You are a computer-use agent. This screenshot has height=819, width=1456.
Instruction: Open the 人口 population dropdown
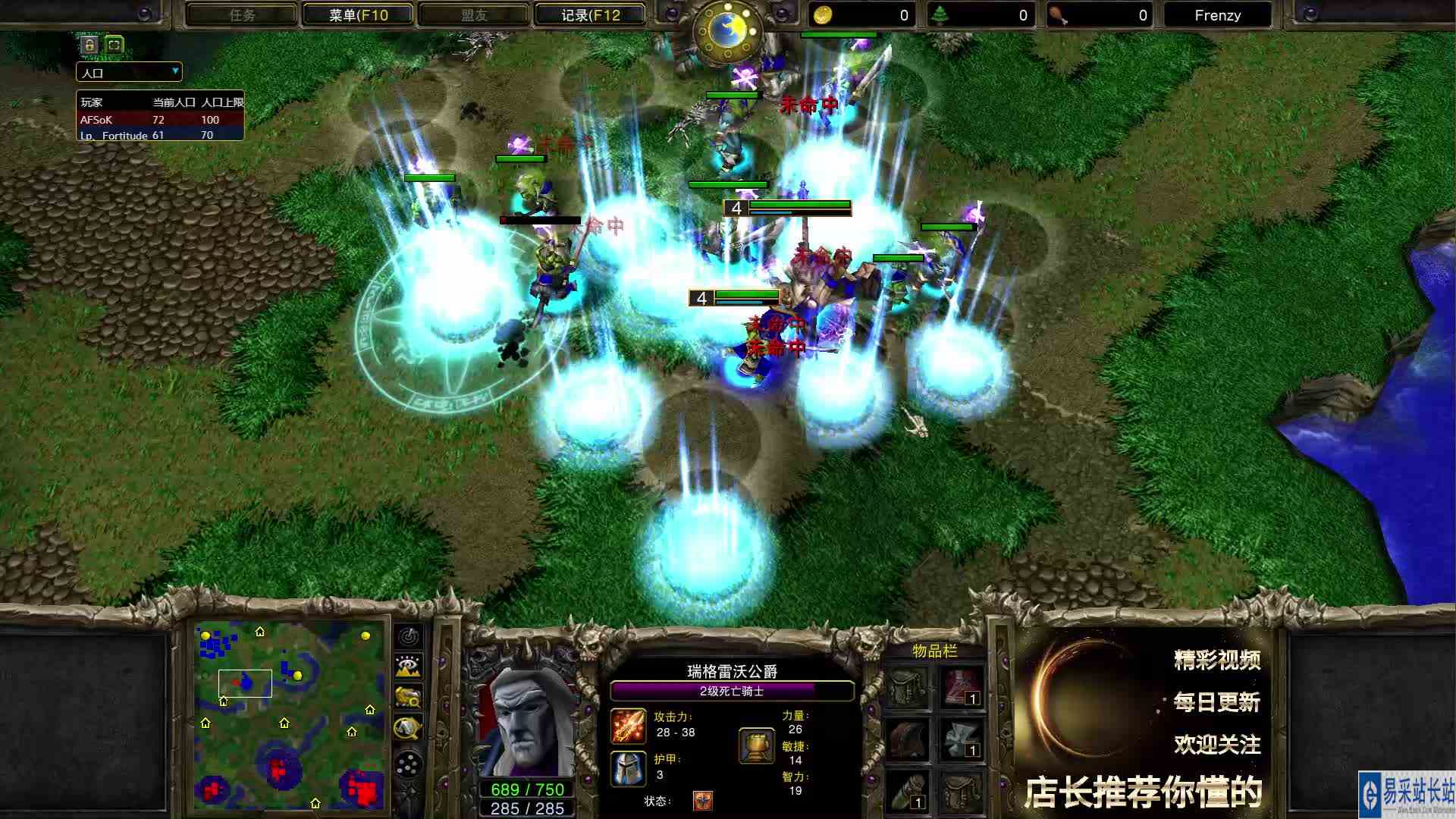click(127, 72)
